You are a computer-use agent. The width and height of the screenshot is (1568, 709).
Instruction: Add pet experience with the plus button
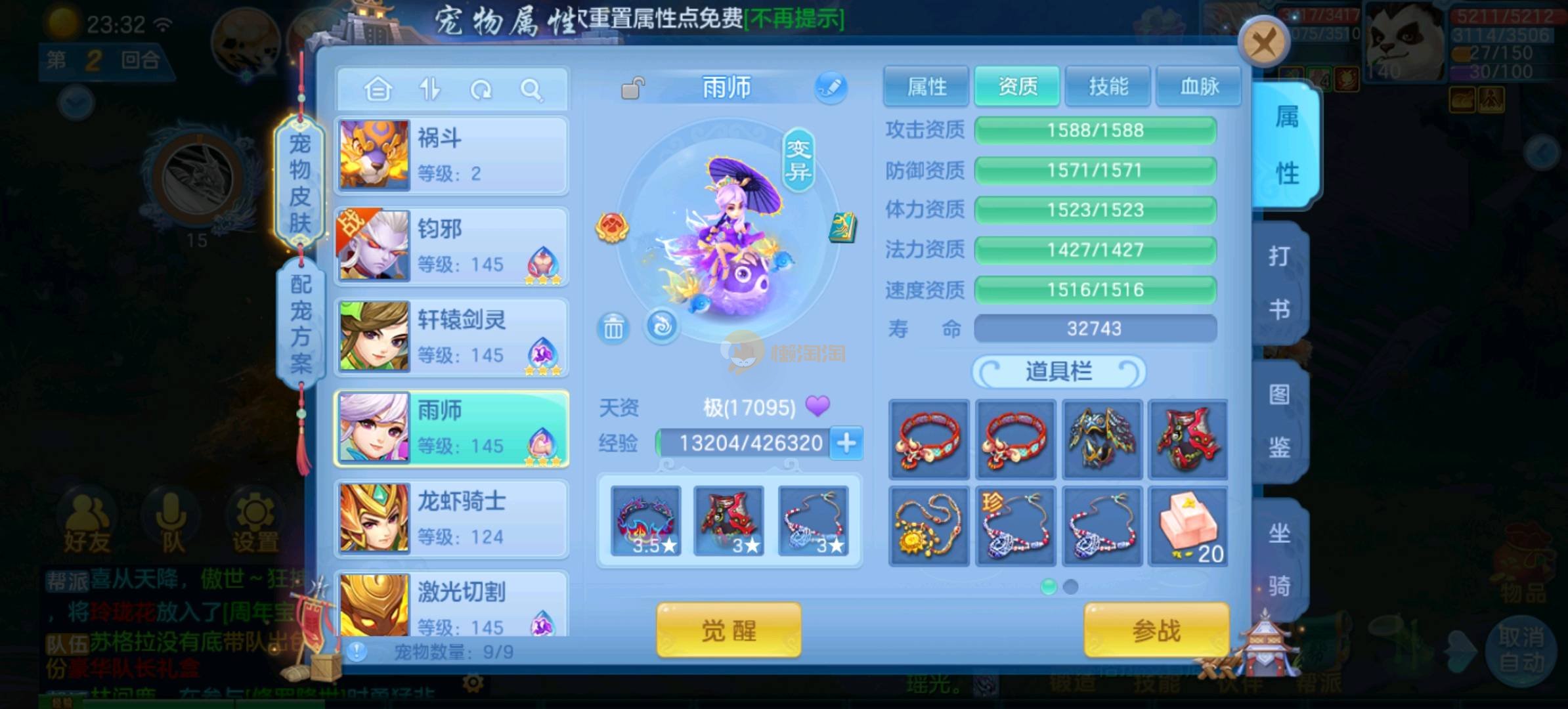pos(846,443)
